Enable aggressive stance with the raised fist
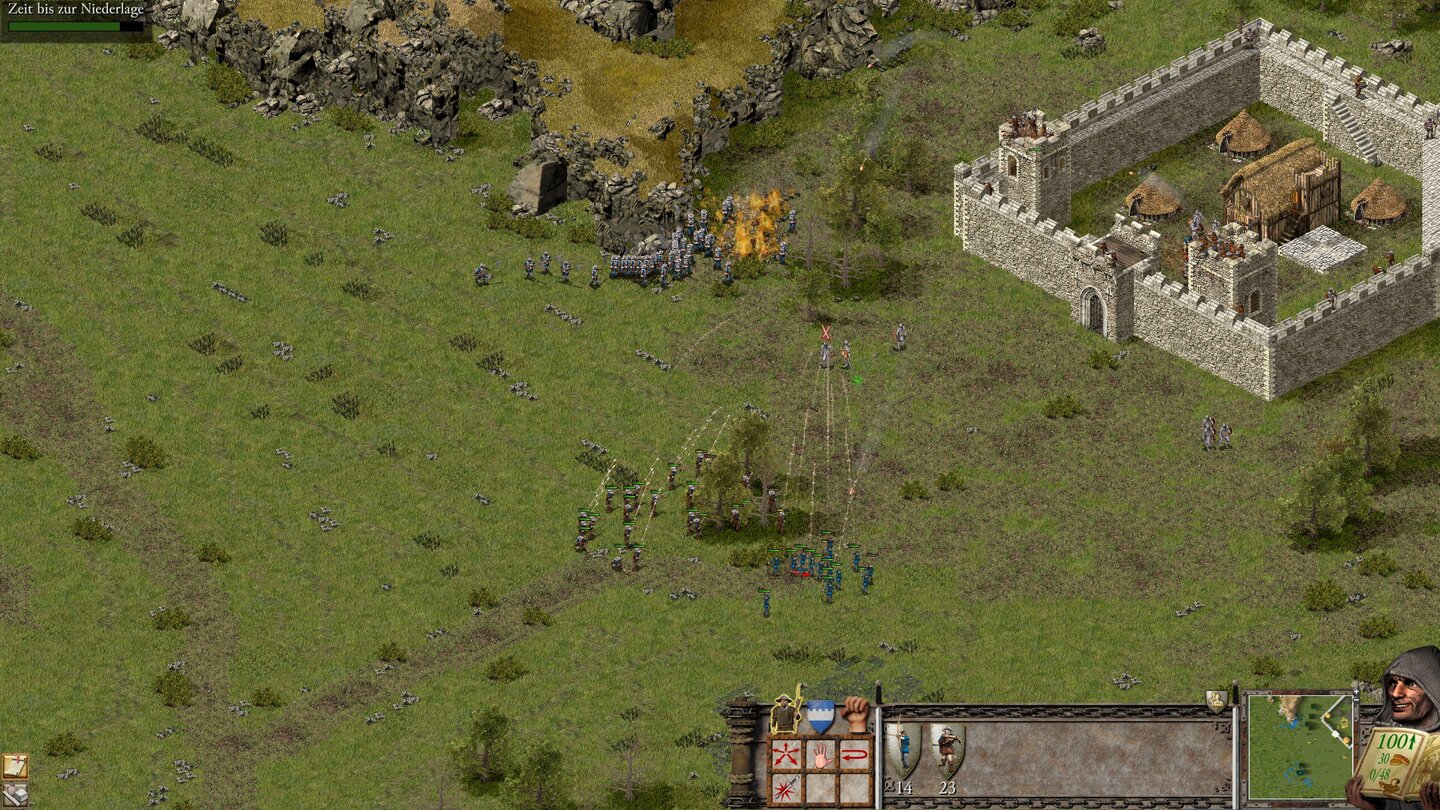The width and height of the screenshot is (1440, 810). point(856,715)
